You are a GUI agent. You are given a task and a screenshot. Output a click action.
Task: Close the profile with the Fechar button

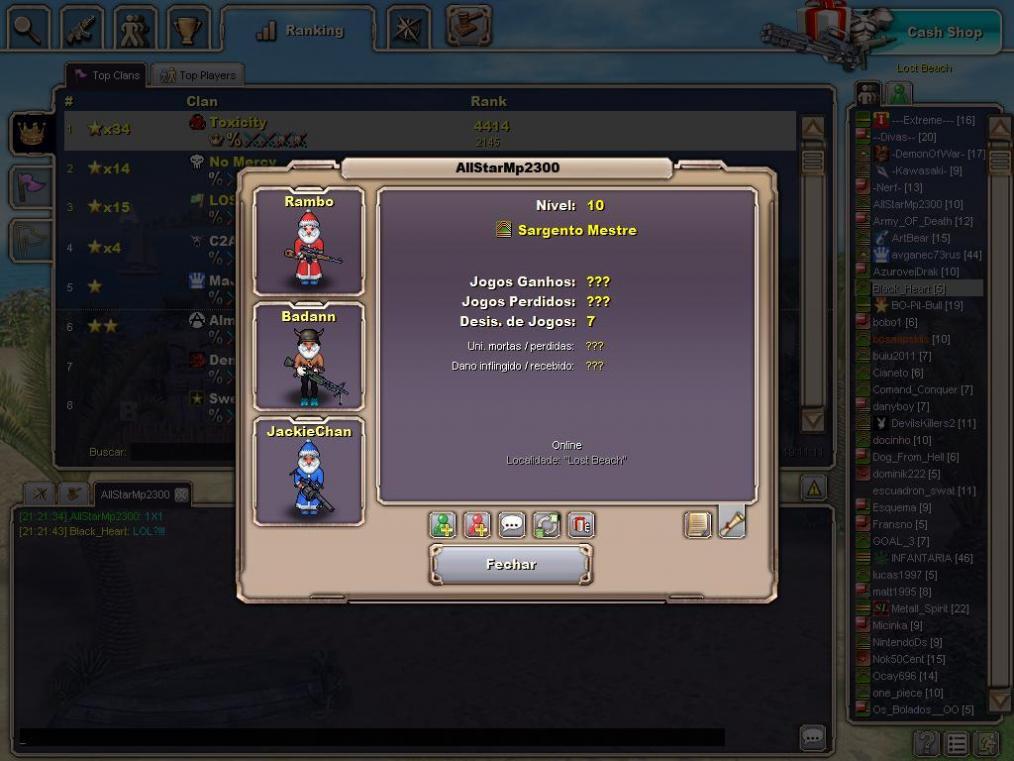[x=511, y=565]
